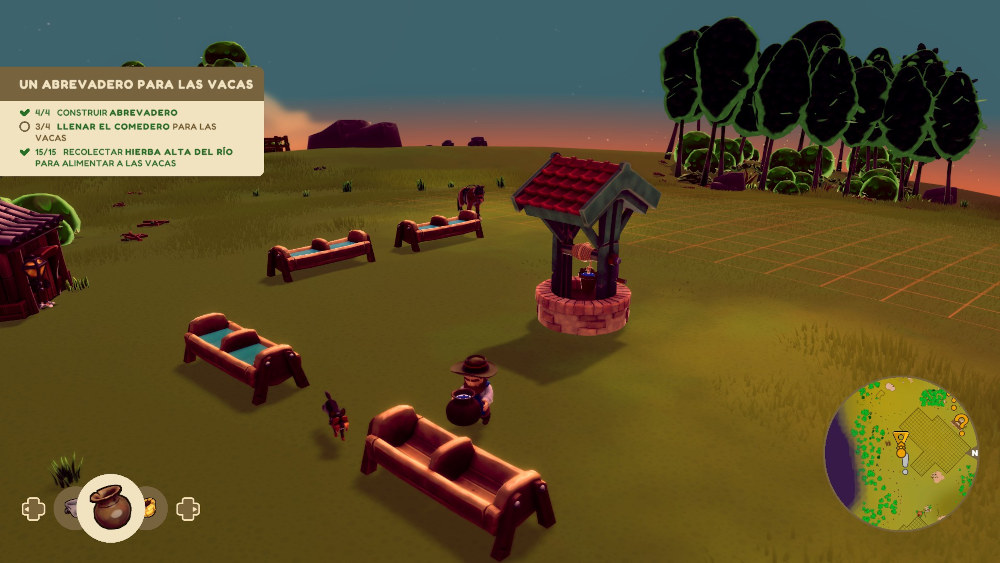This screenshot has height=563, width=1000.
Task: Select the clay pot in the item wheel
Action: point(110,508)
